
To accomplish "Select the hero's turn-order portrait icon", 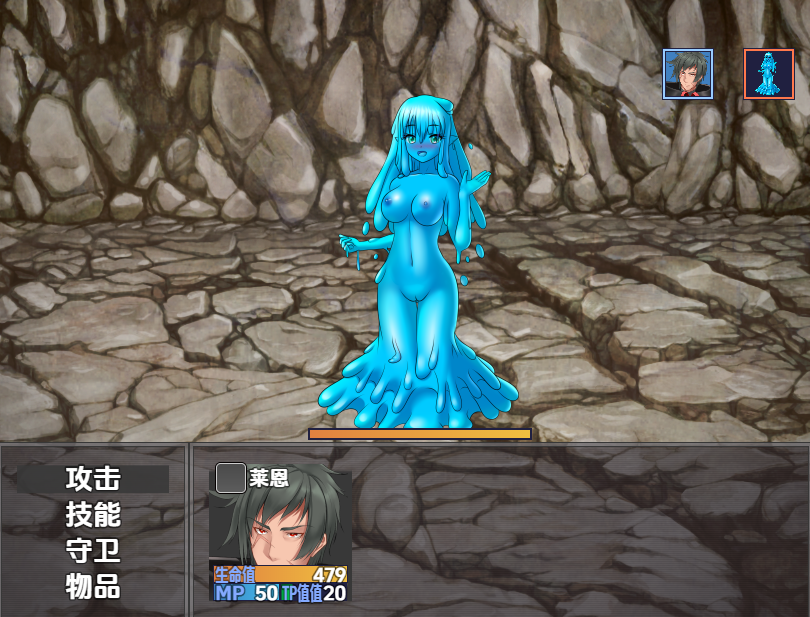I will [688, 74].
